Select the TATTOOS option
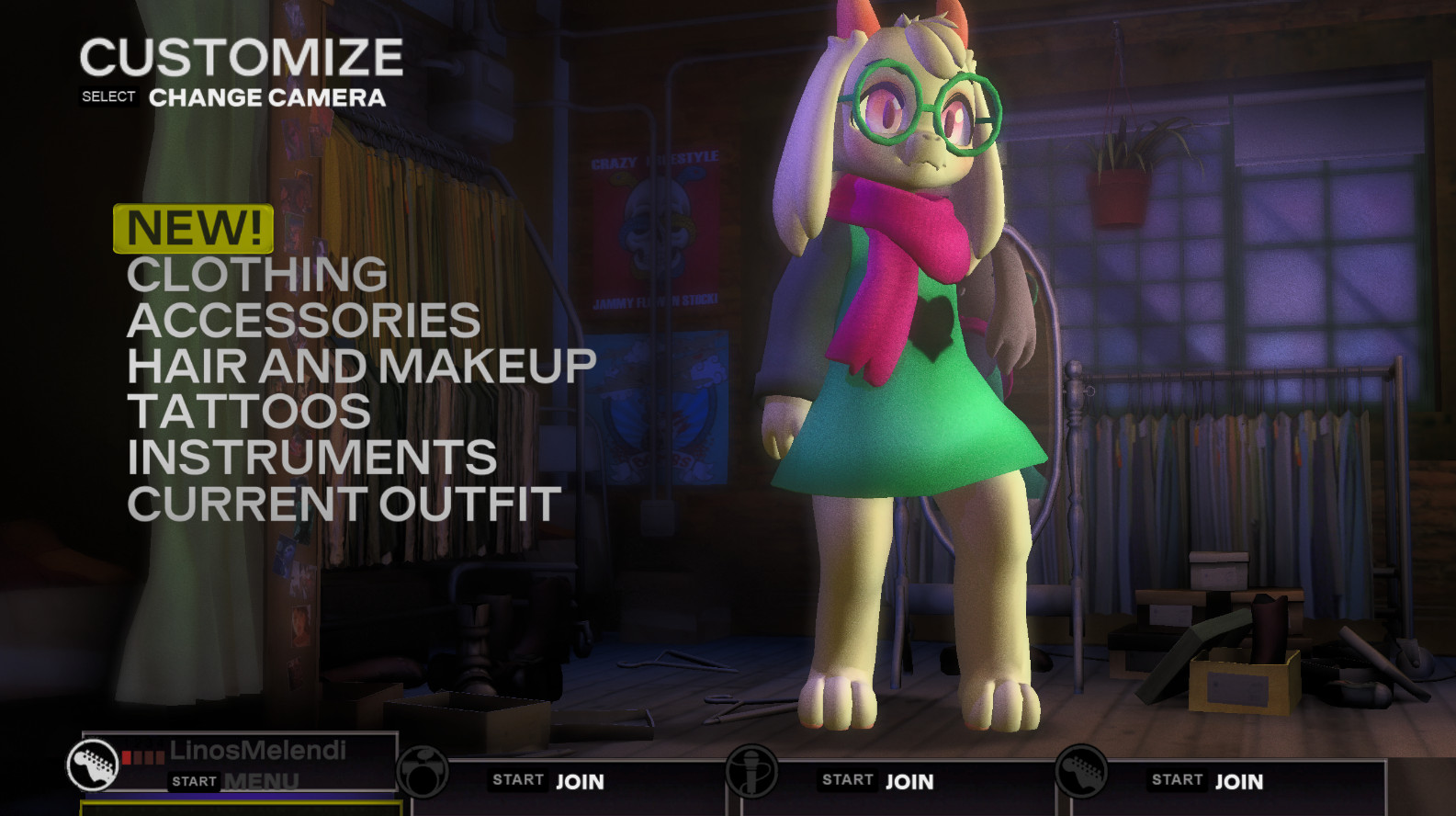Viewport: 1456px width, 816px height. pyautogui.click(x=250, y=413)
